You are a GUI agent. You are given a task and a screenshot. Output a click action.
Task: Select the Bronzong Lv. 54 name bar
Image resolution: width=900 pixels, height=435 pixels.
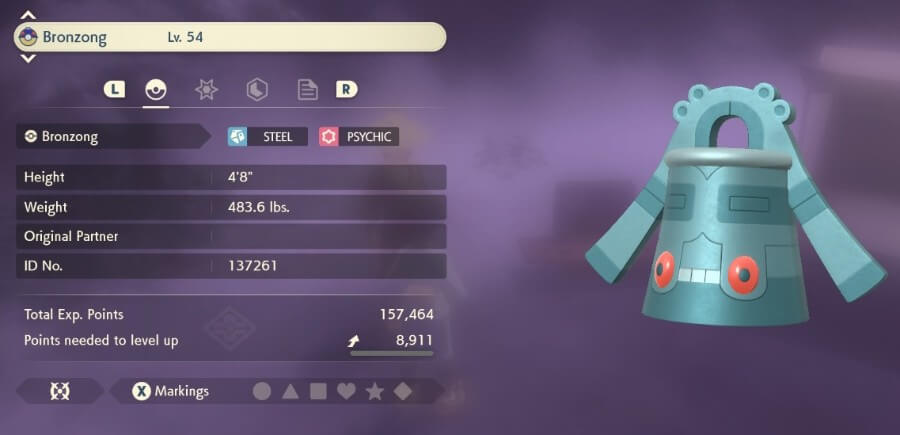(230, 38)
